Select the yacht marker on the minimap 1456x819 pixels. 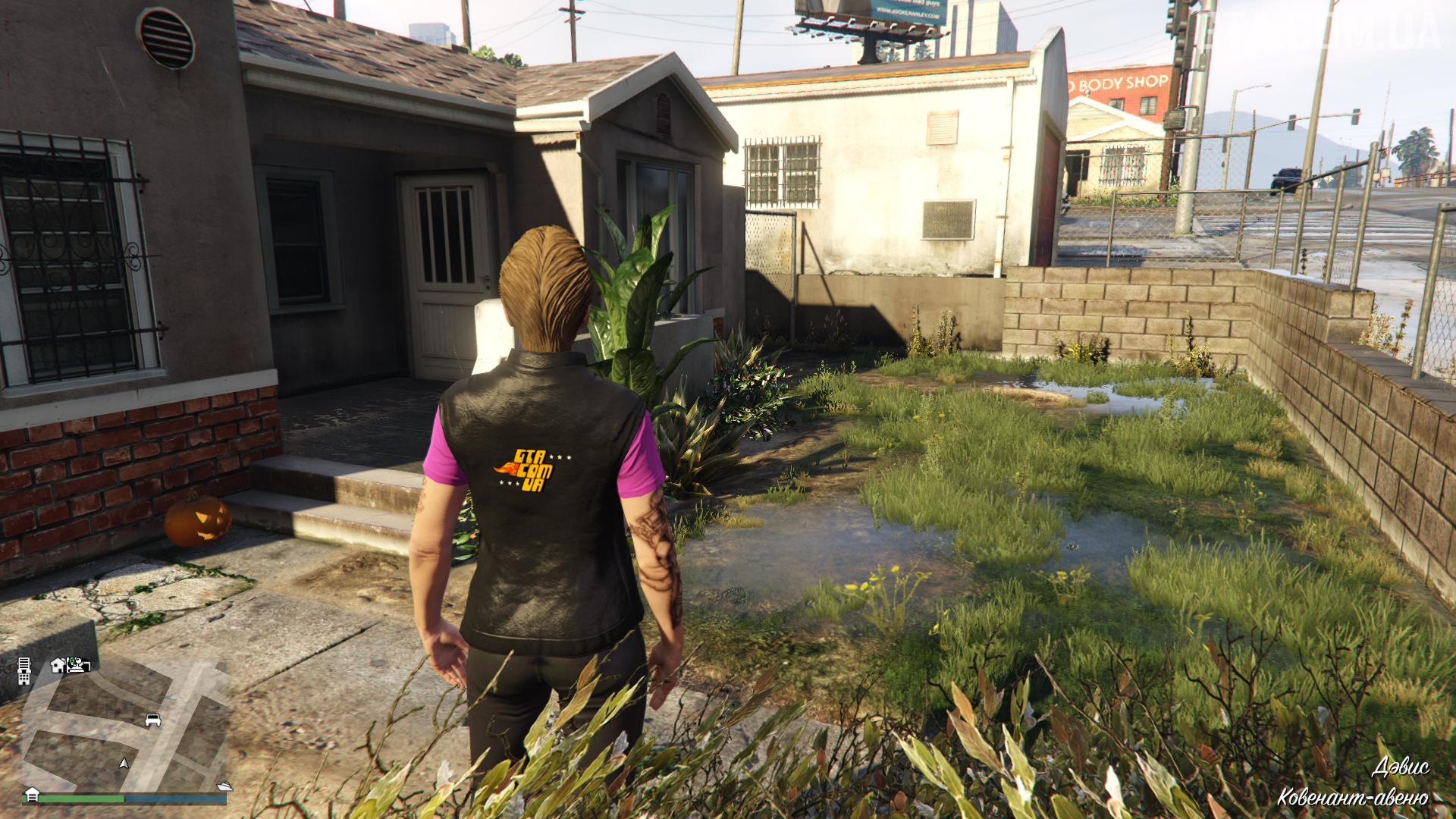tap(224, 786)
